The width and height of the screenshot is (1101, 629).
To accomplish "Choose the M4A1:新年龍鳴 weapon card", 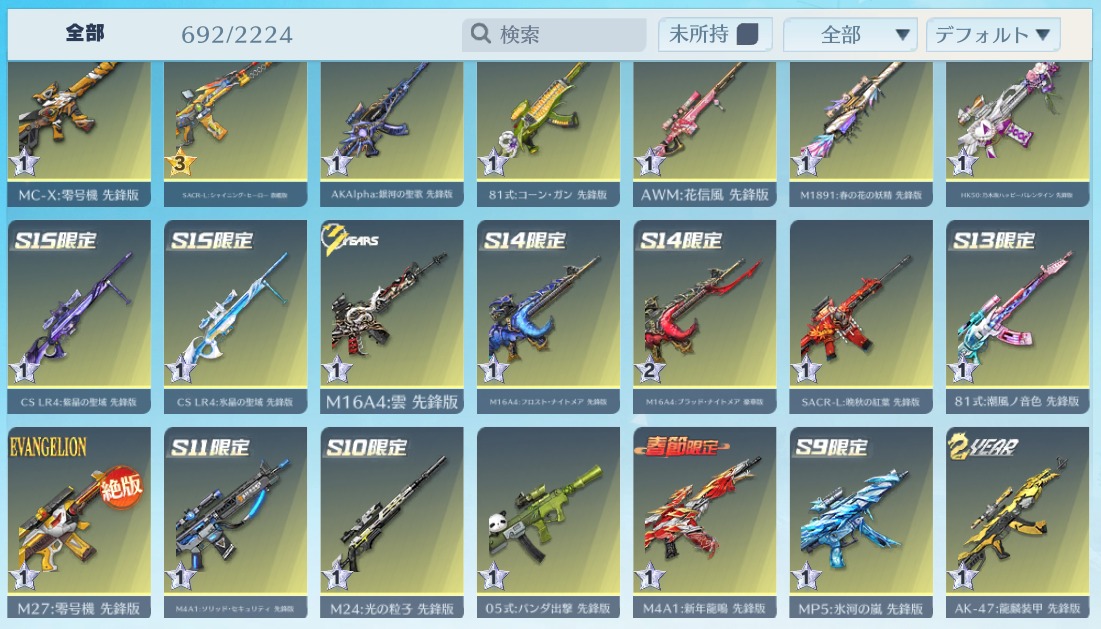I will [704, 522].
